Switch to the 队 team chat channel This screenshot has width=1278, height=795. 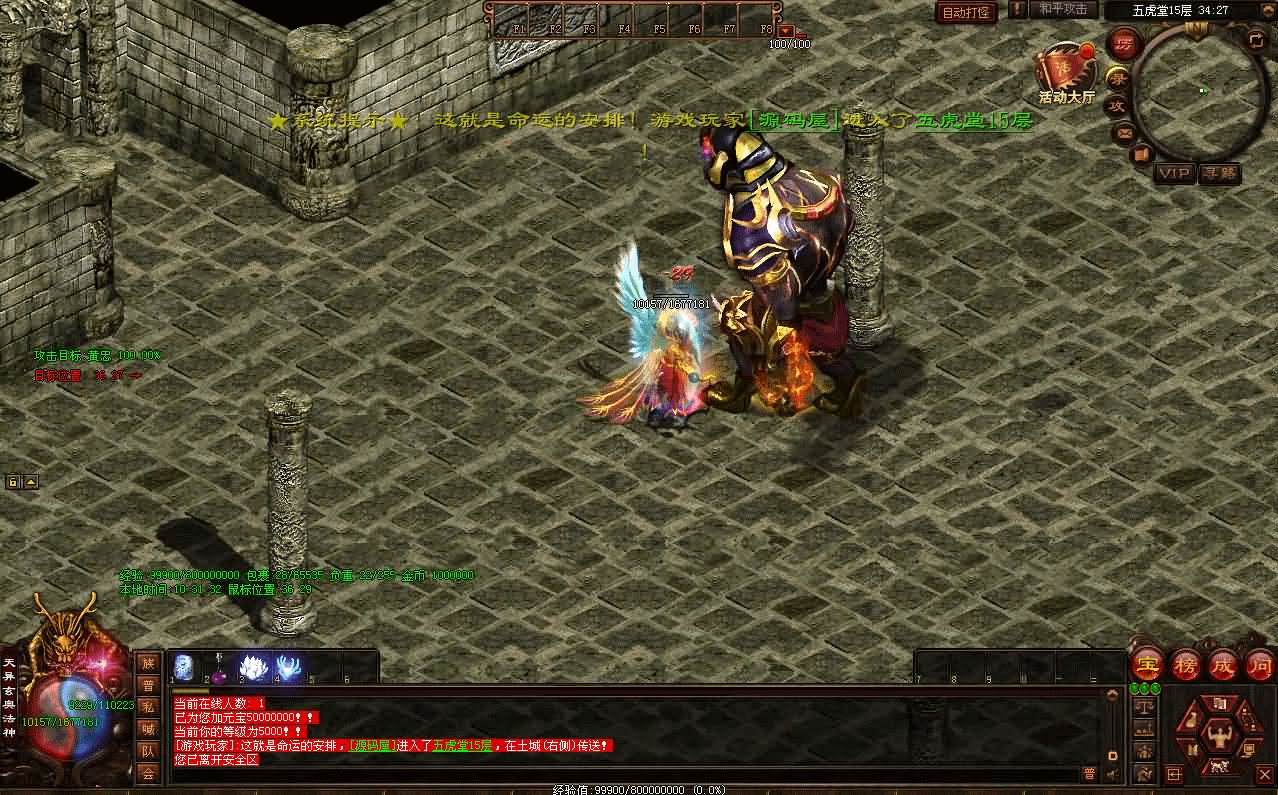click(x=148, y=751)
